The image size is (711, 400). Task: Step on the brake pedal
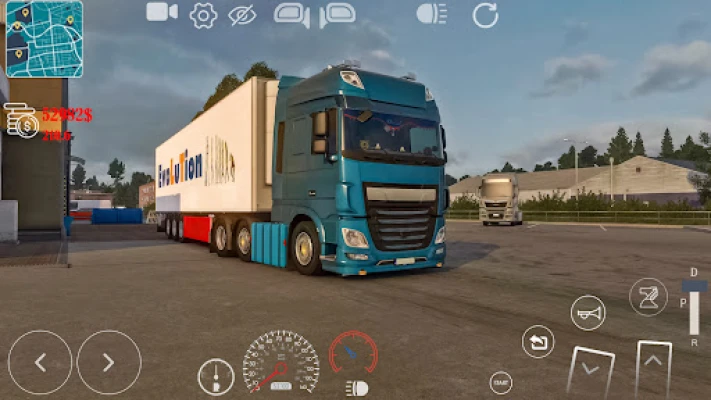click(589, 370)
